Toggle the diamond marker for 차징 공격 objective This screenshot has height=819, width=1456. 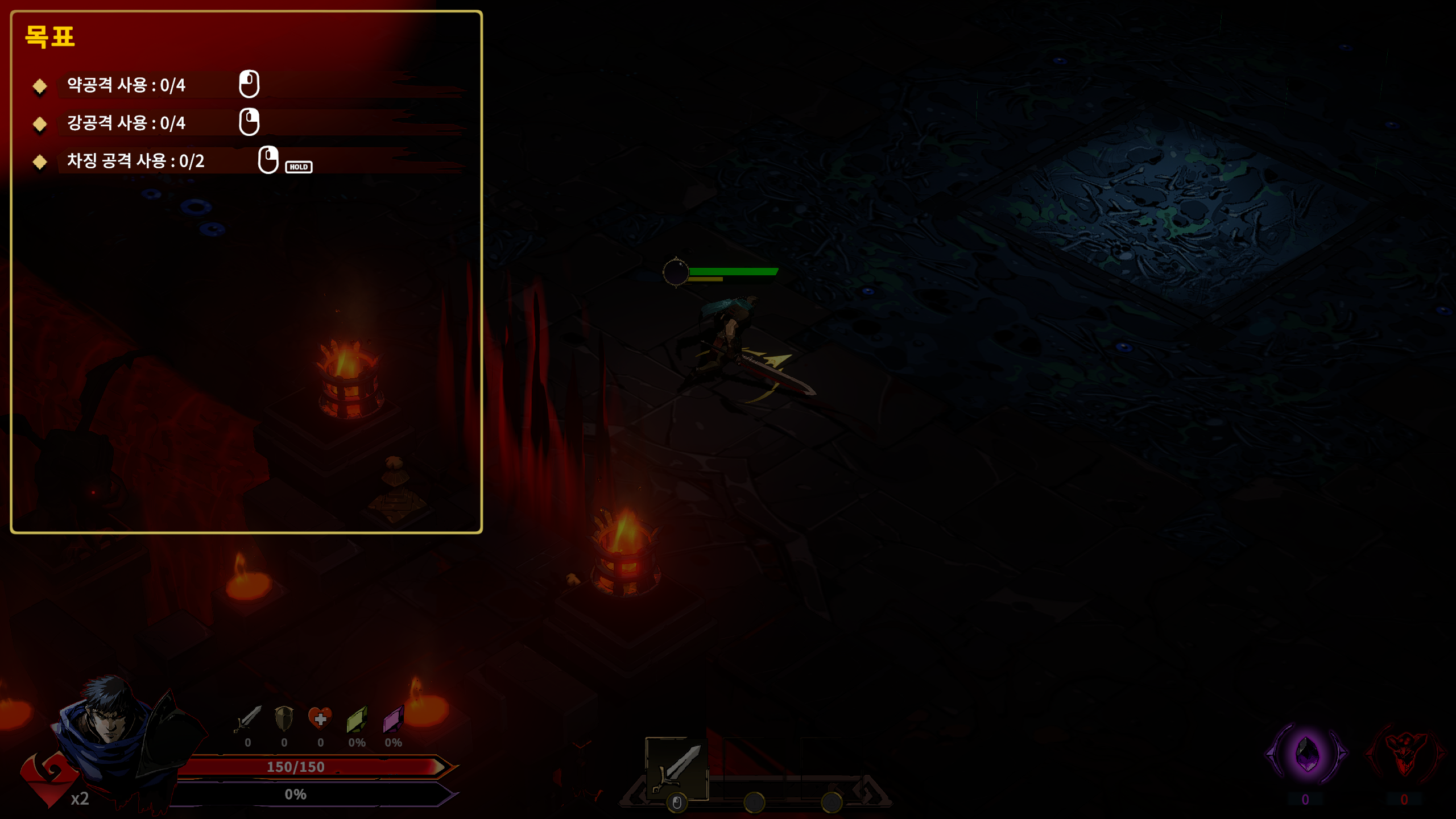click(x=39, y=163)
